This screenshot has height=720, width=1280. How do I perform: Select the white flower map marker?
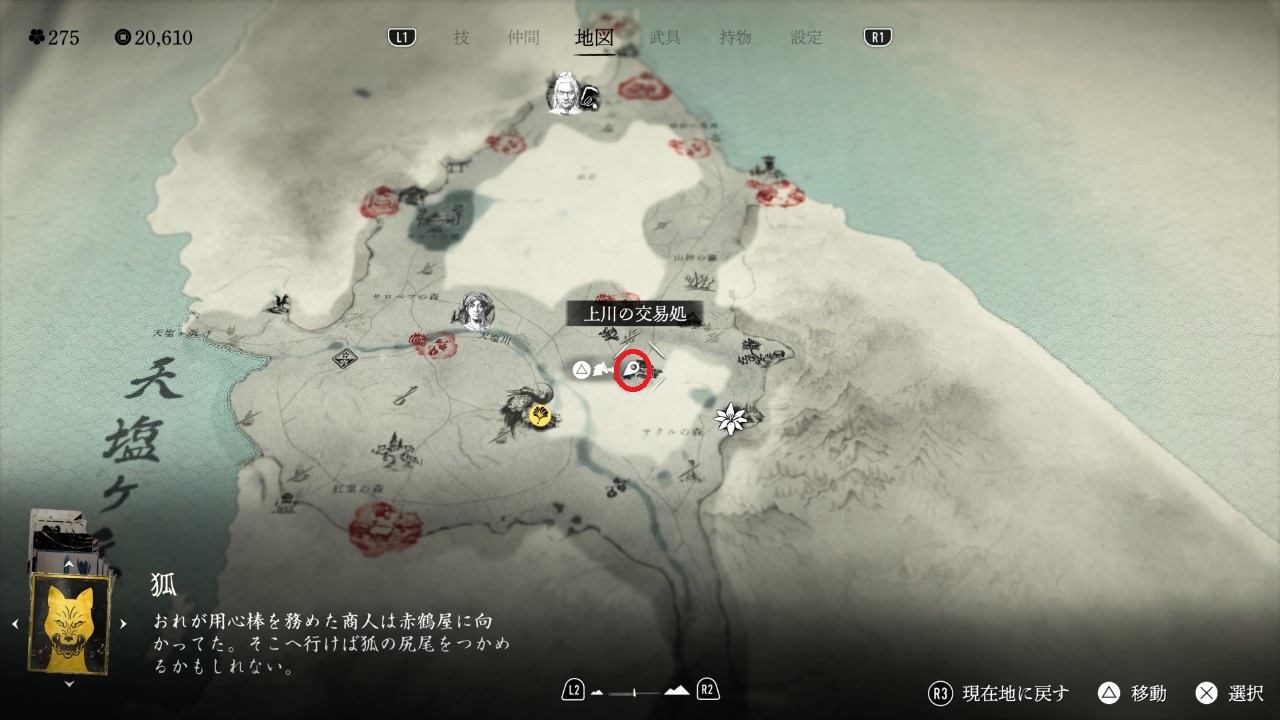click(731, 419)
